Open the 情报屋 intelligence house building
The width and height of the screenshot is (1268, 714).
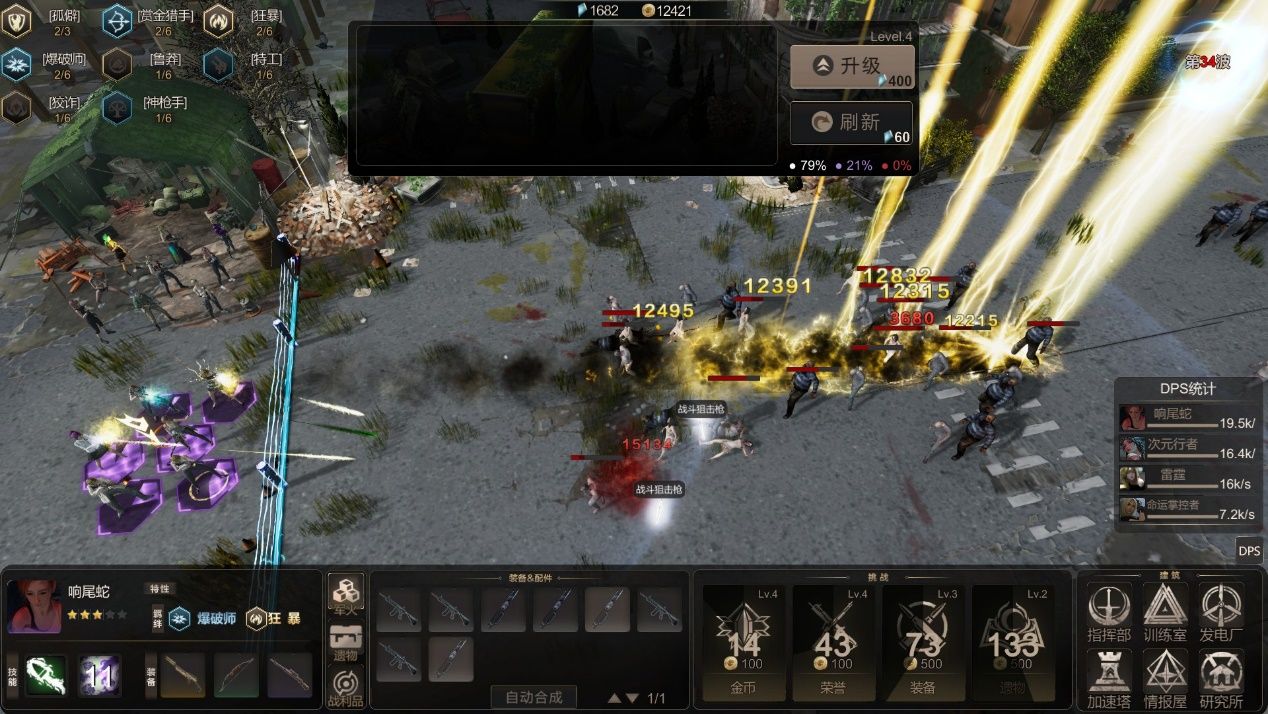pyautogui.click(x=1165, y=678)
